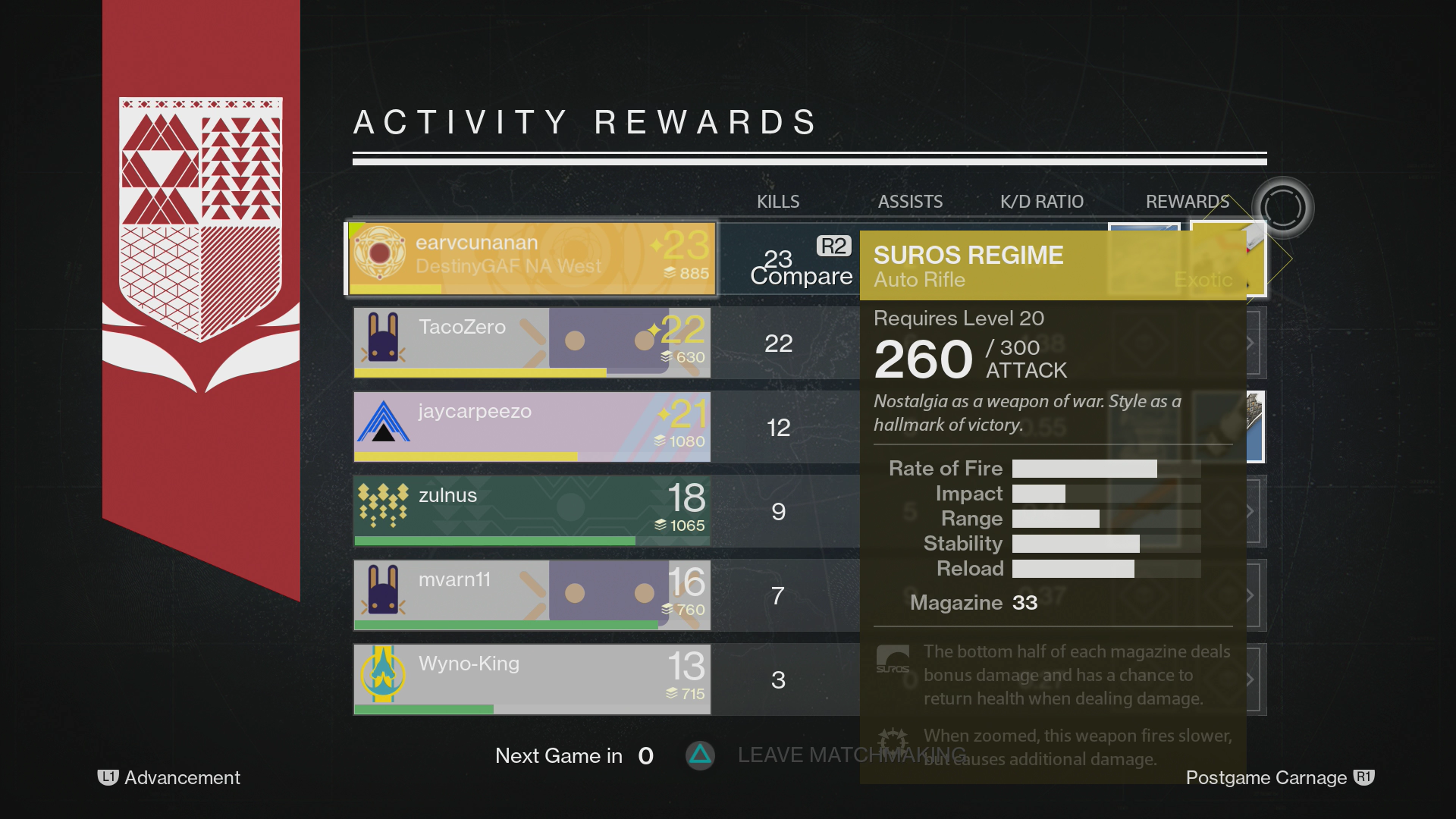Click the green triangle Leave Matchmaking icon
The height and width of the screenshot is (819, 1456).
(700, 755)
